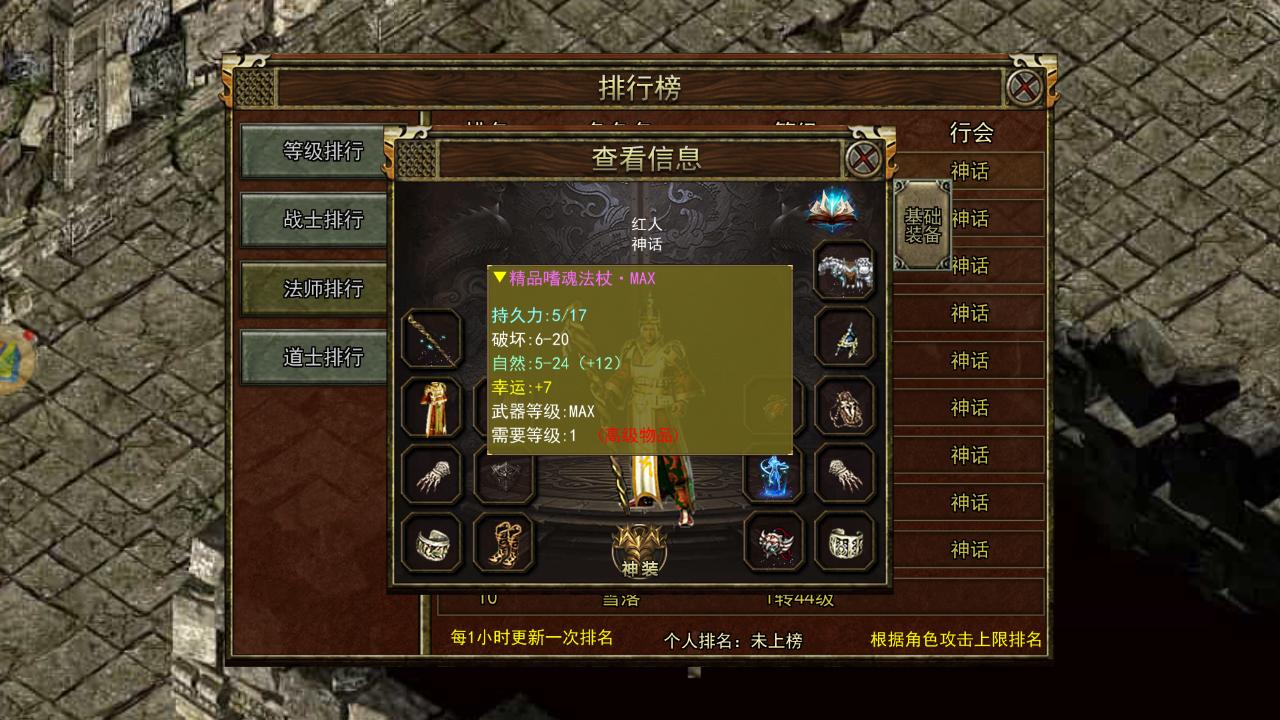Open the 道士排行 ranking tab
The width and height of the screenshot is (1280, 720).
(313, 356)
